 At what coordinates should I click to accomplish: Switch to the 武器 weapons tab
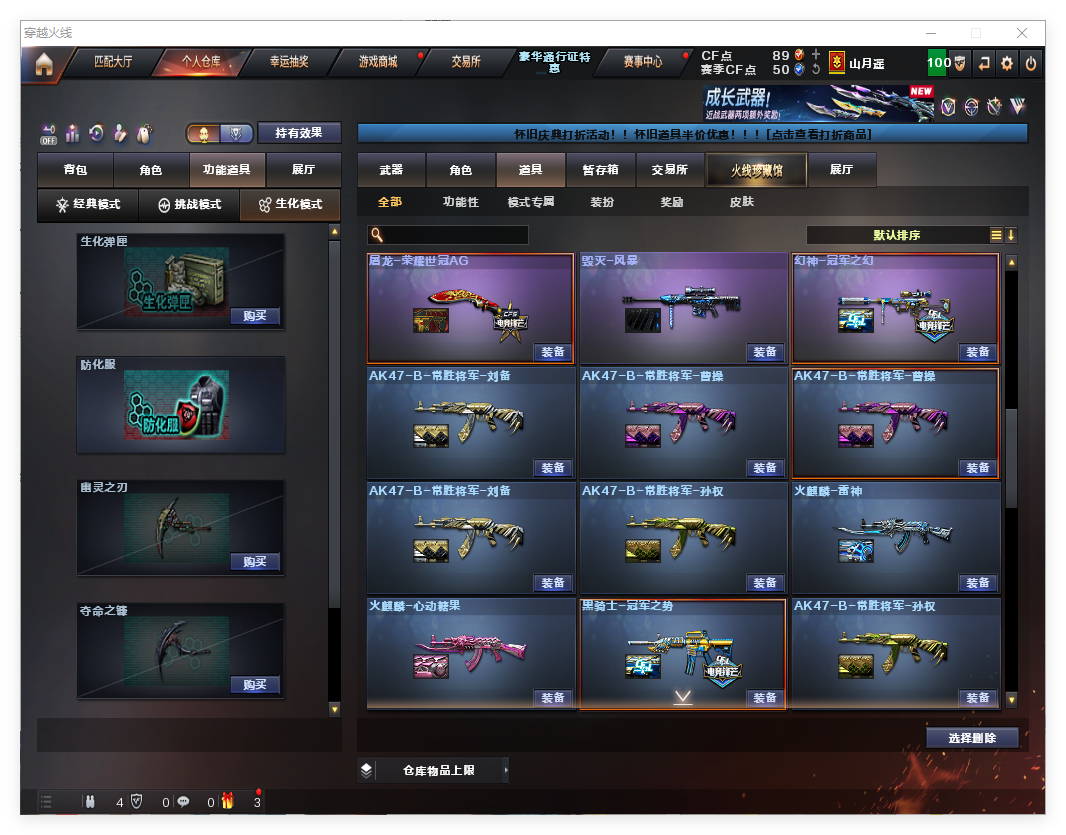391,170
